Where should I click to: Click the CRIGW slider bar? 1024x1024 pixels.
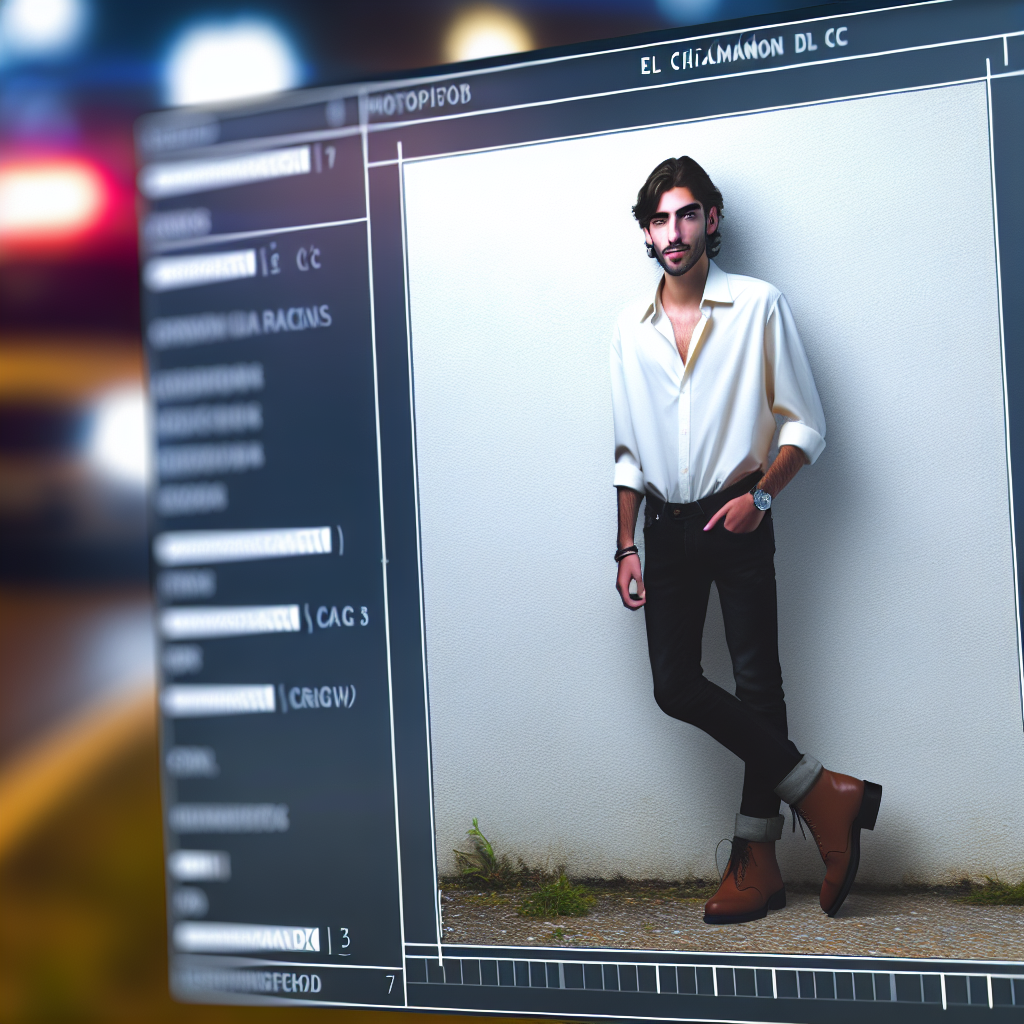[x=218, y=699]
